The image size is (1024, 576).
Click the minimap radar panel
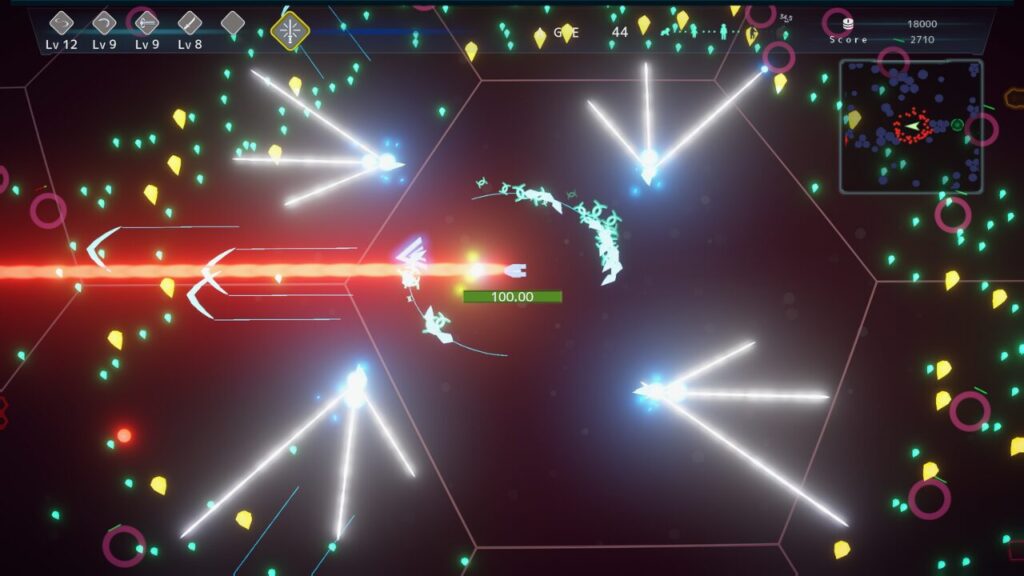coord(911,126)
